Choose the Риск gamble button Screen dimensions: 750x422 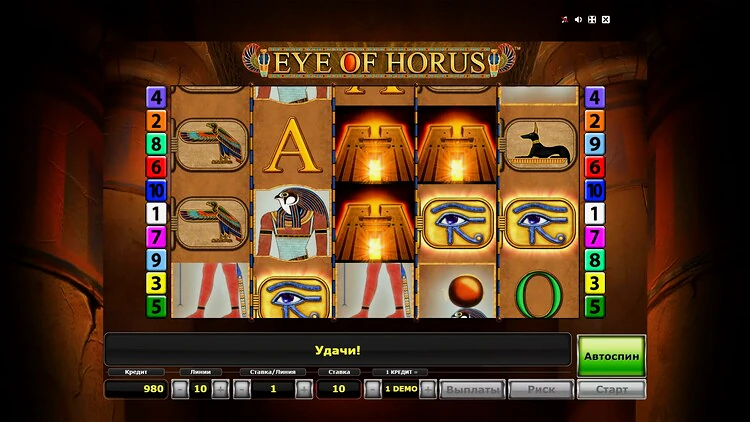541,389
